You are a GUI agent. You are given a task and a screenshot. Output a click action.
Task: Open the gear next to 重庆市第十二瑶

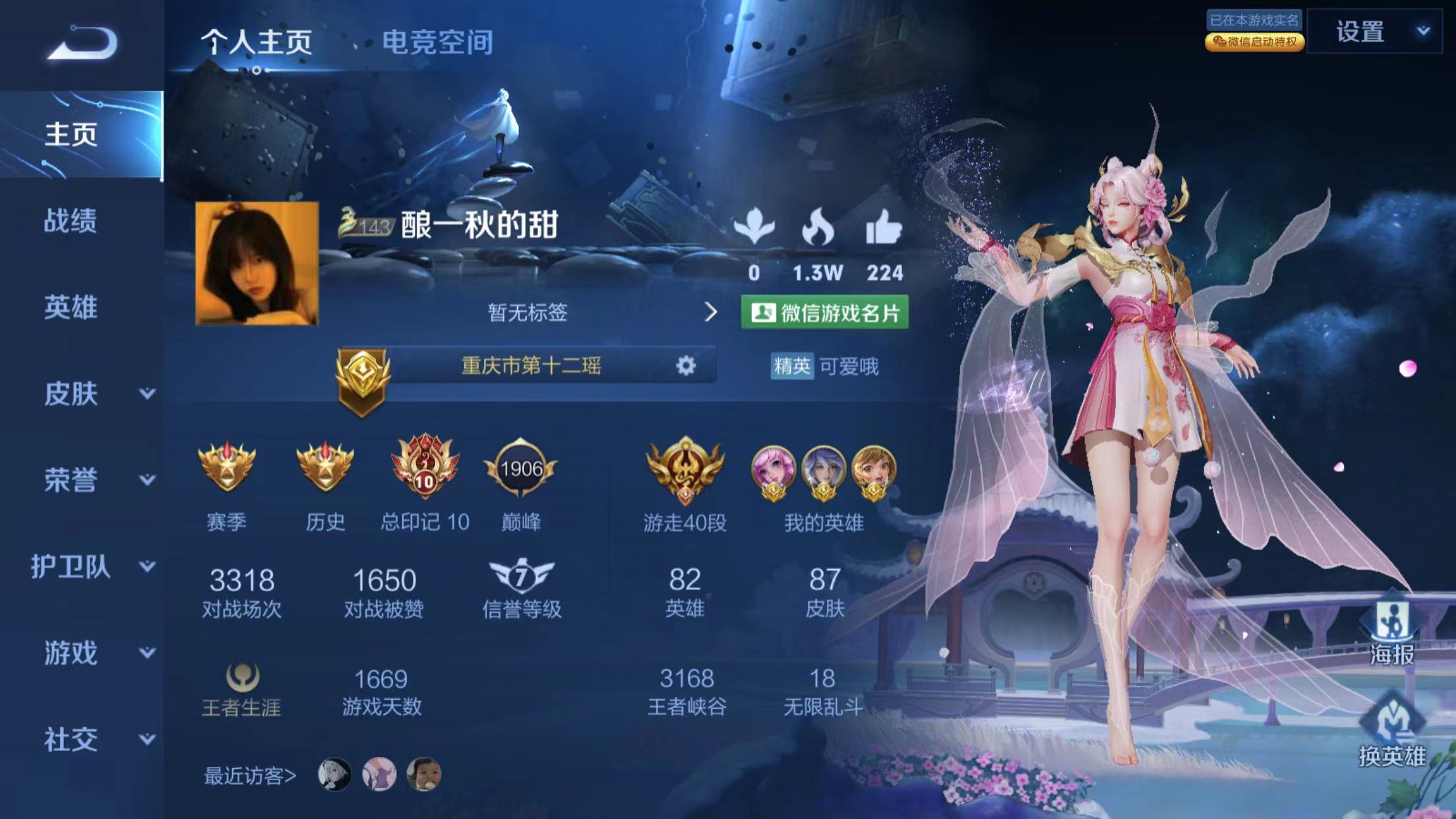click(686, 365)
